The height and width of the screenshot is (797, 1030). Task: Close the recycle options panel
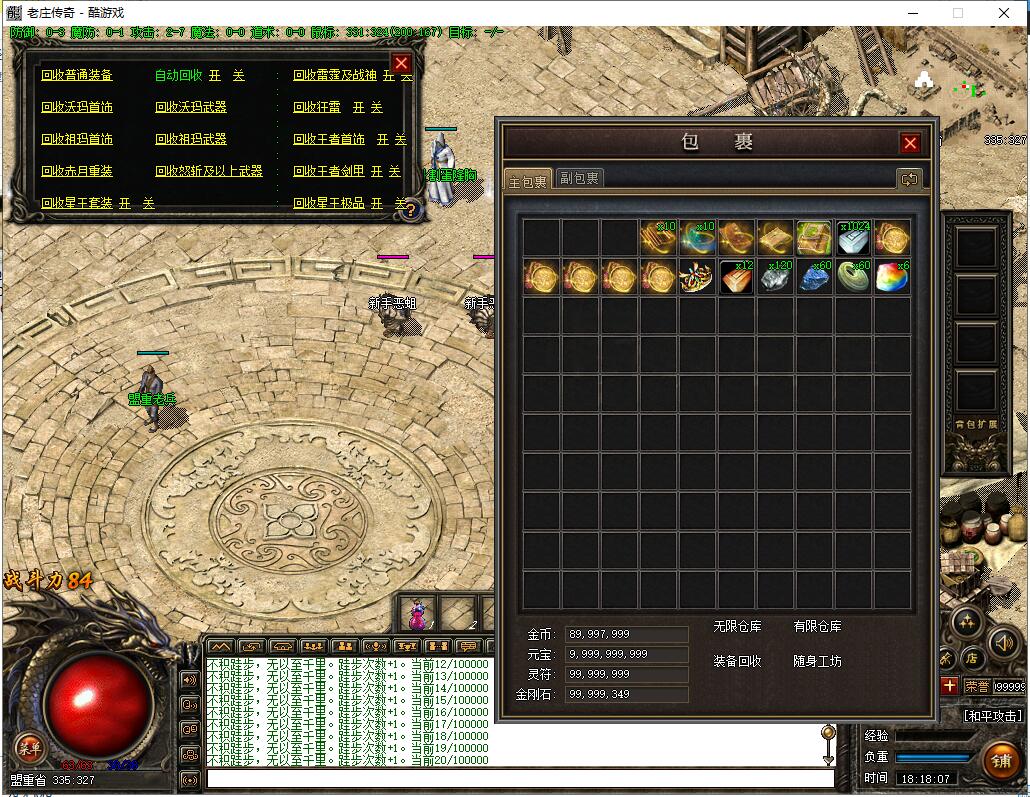pos(401,64)
